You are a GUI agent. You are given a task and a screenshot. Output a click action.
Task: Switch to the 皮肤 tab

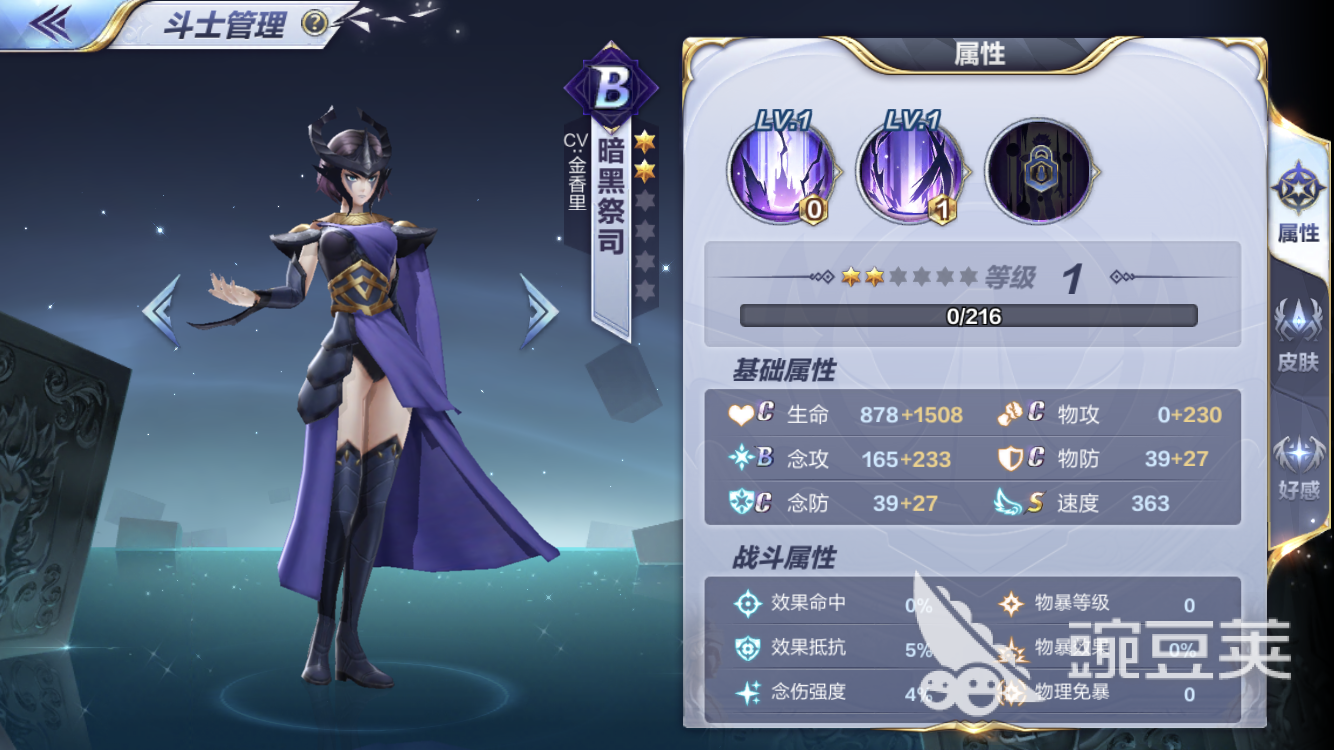coord(1298,336)
